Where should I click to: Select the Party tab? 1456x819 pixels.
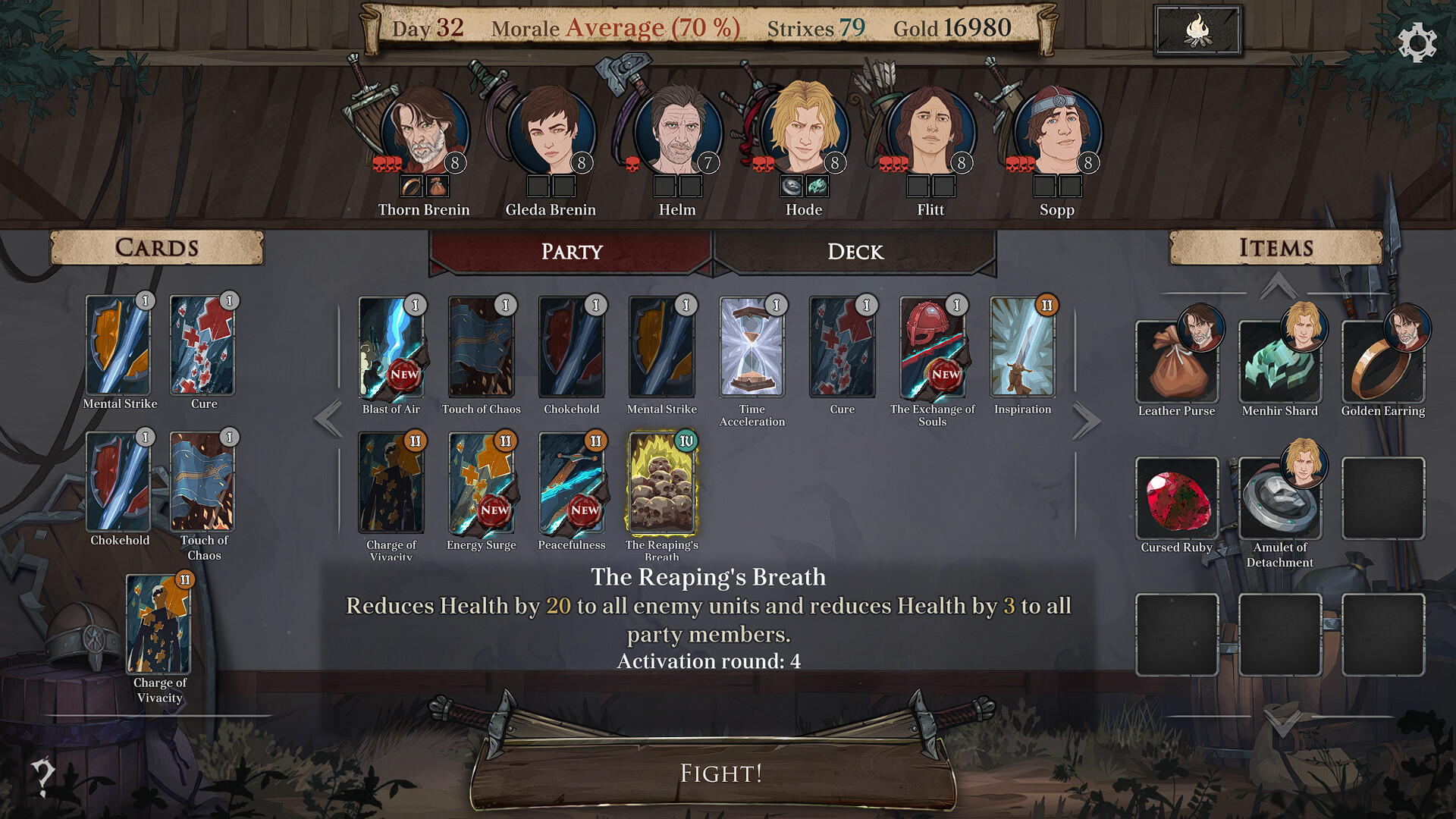tap(571, 252)
